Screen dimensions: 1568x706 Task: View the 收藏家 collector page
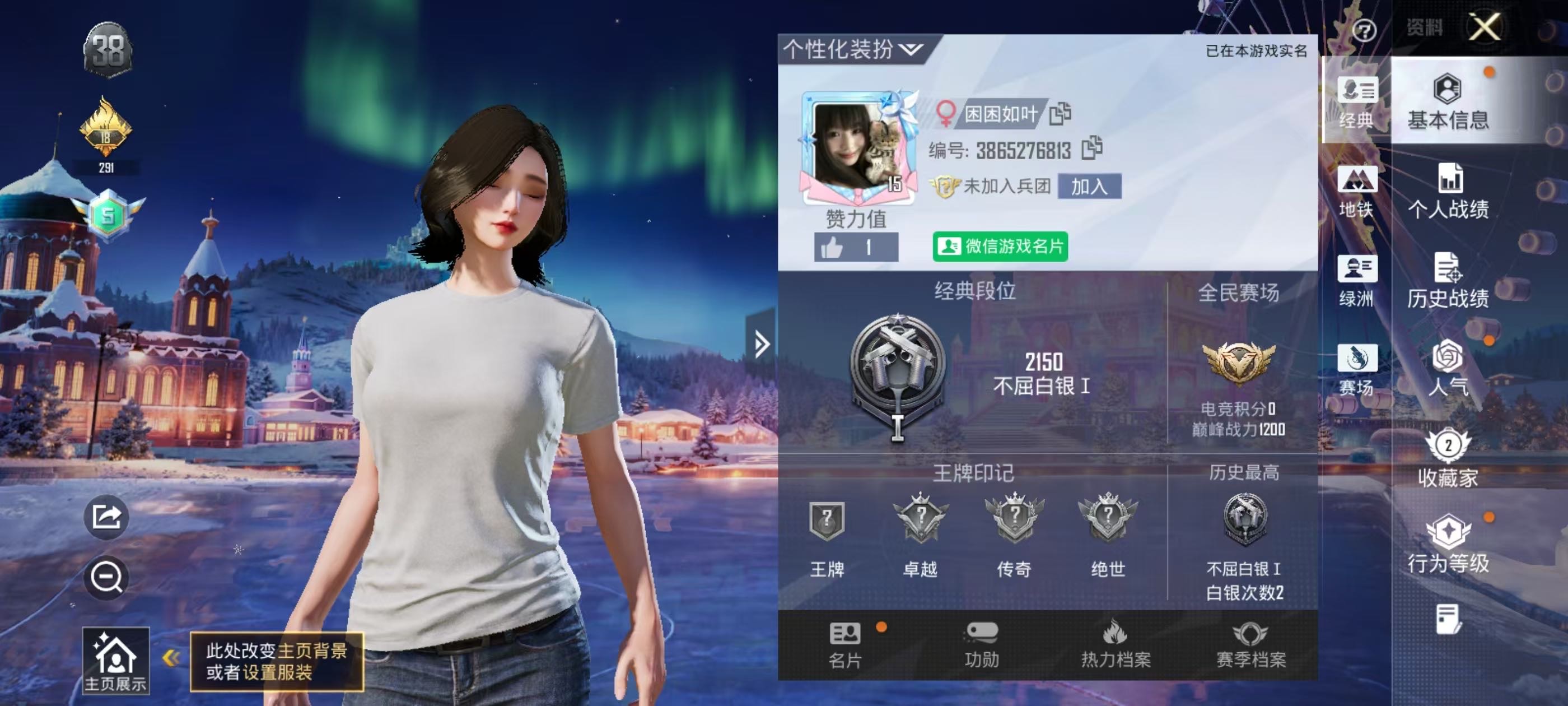[x=1448, y=459]
